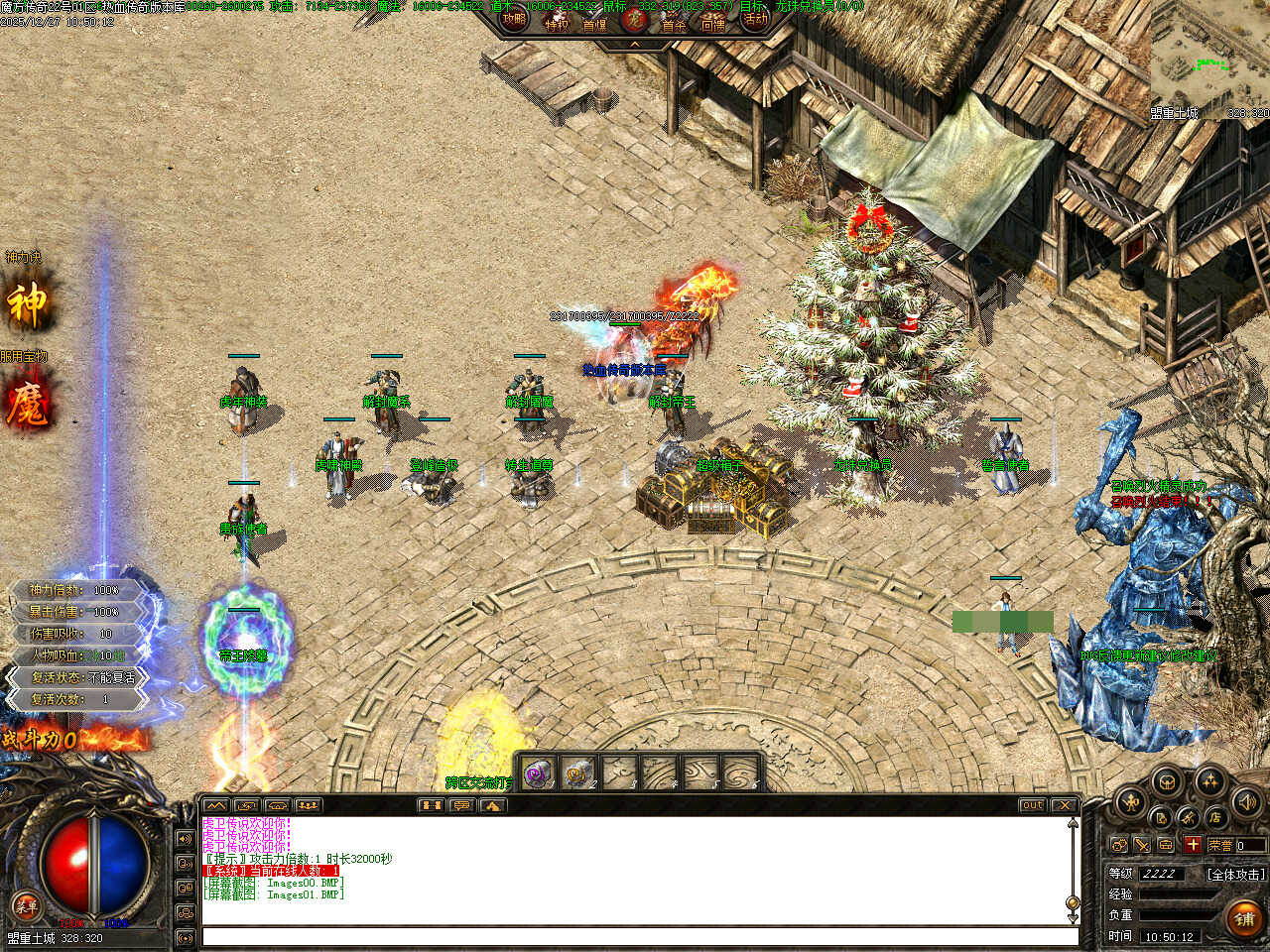Image resolution: width=1270 pixels, height=952 pixels.
Task: Select the purple scroll hotbar slot
Action: pos(538,773)
